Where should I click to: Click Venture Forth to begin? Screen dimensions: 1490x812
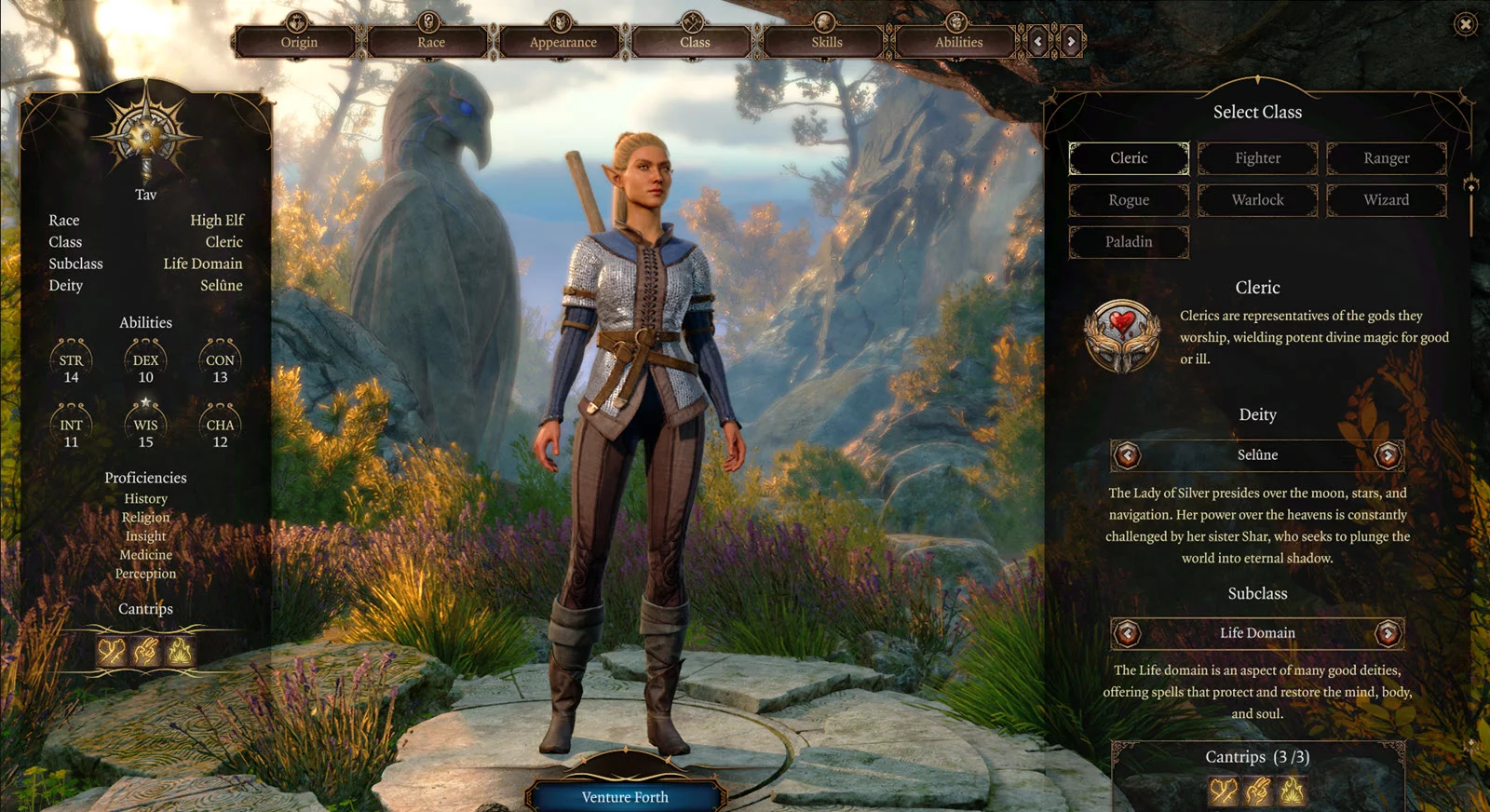pos(625,797)
